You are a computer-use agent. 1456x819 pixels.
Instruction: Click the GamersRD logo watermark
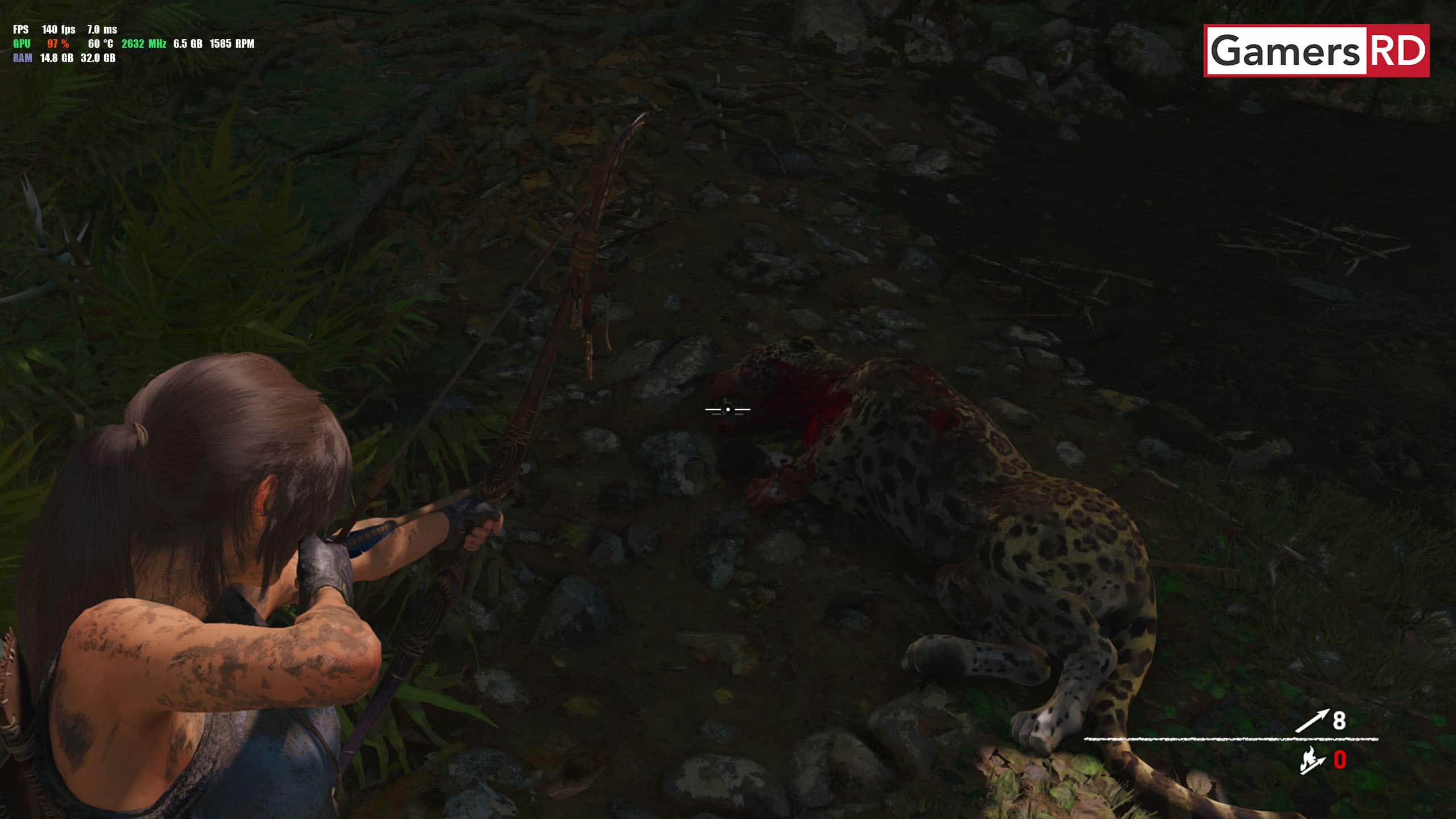pyautogui.click(x=1316, y=51)
